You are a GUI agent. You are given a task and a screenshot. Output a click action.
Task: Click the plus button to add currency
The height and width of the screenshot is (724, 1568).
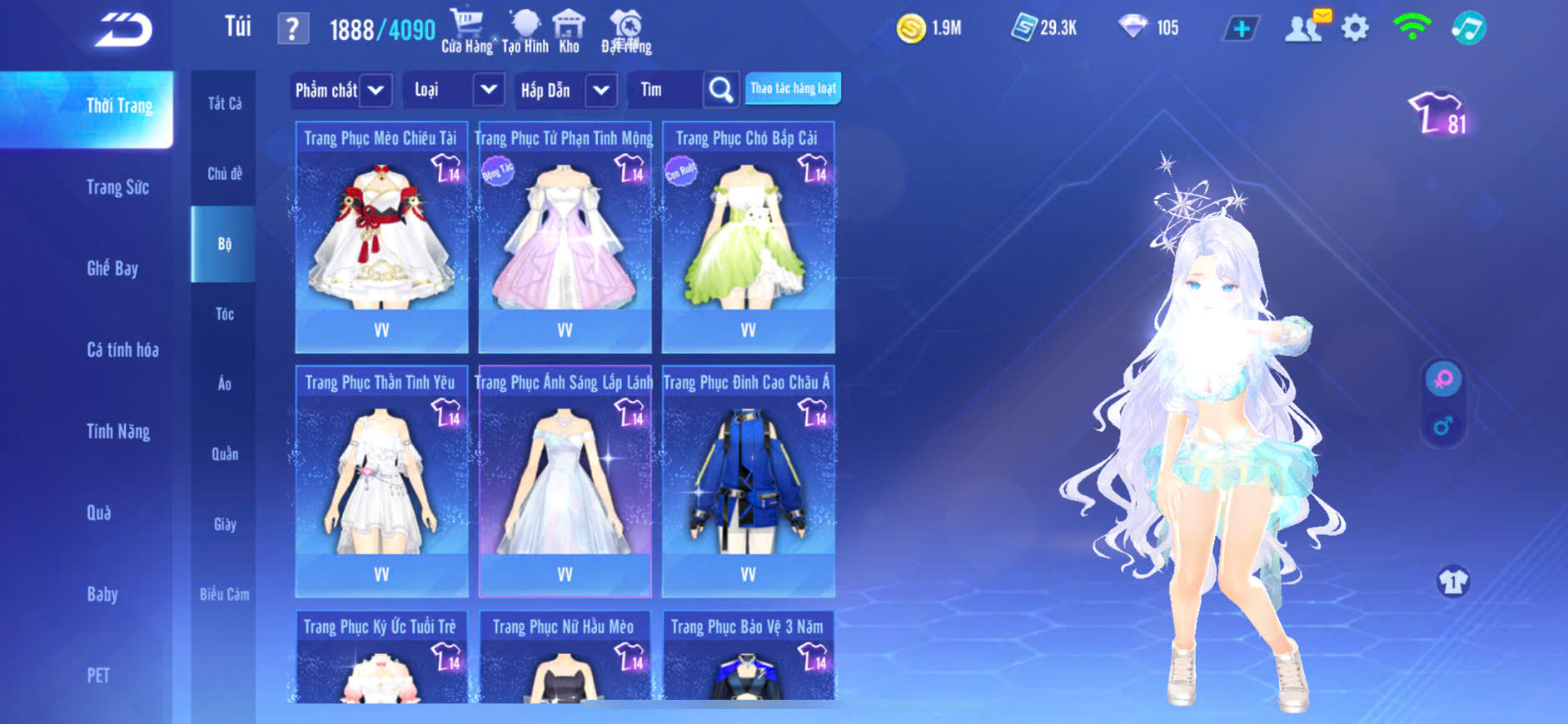(1241, 28)
